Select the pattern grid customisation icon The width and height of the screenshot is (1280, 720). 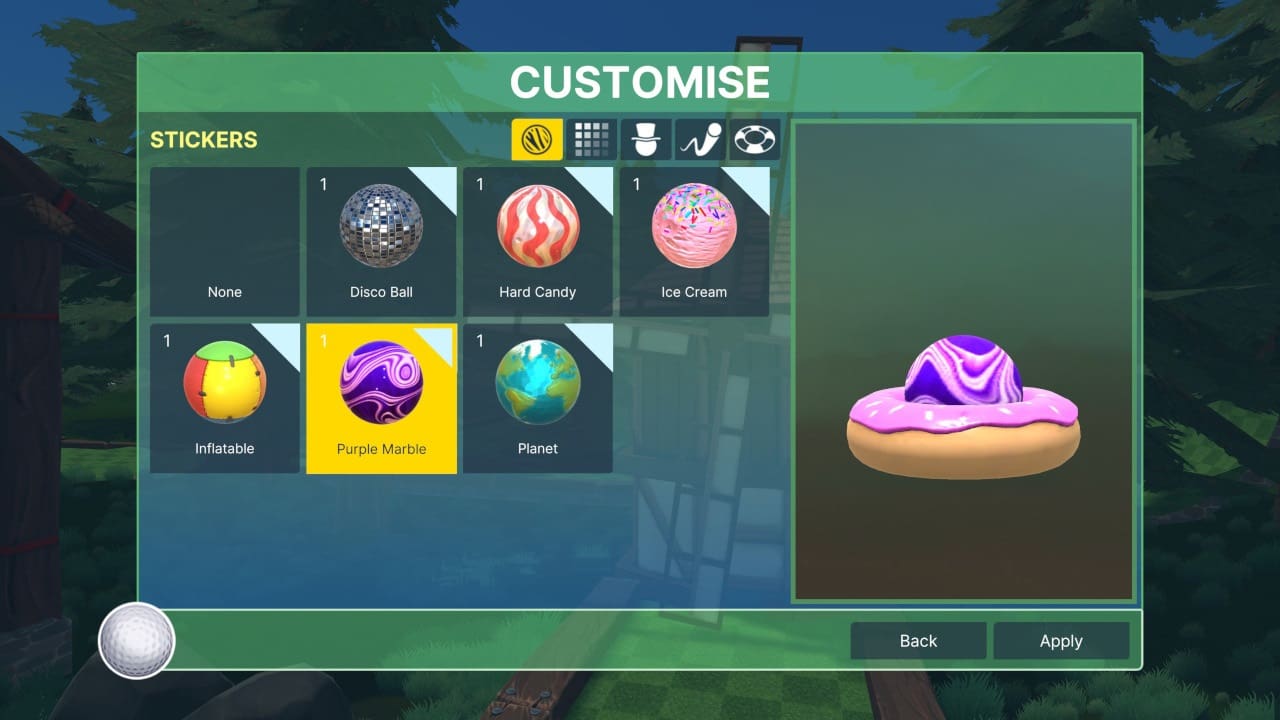pyautogui.click(x=593, y=140)
